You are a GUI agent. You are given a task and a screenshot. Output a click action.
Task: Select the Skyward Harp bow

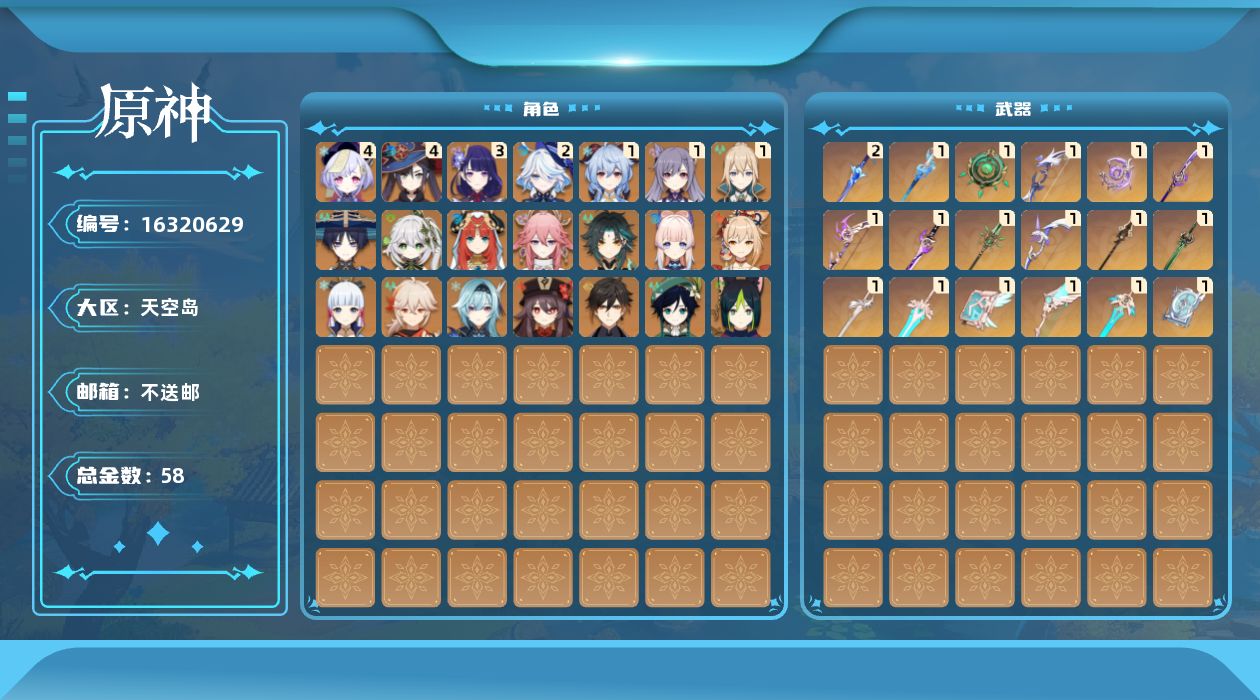[x=1051, y=307]
